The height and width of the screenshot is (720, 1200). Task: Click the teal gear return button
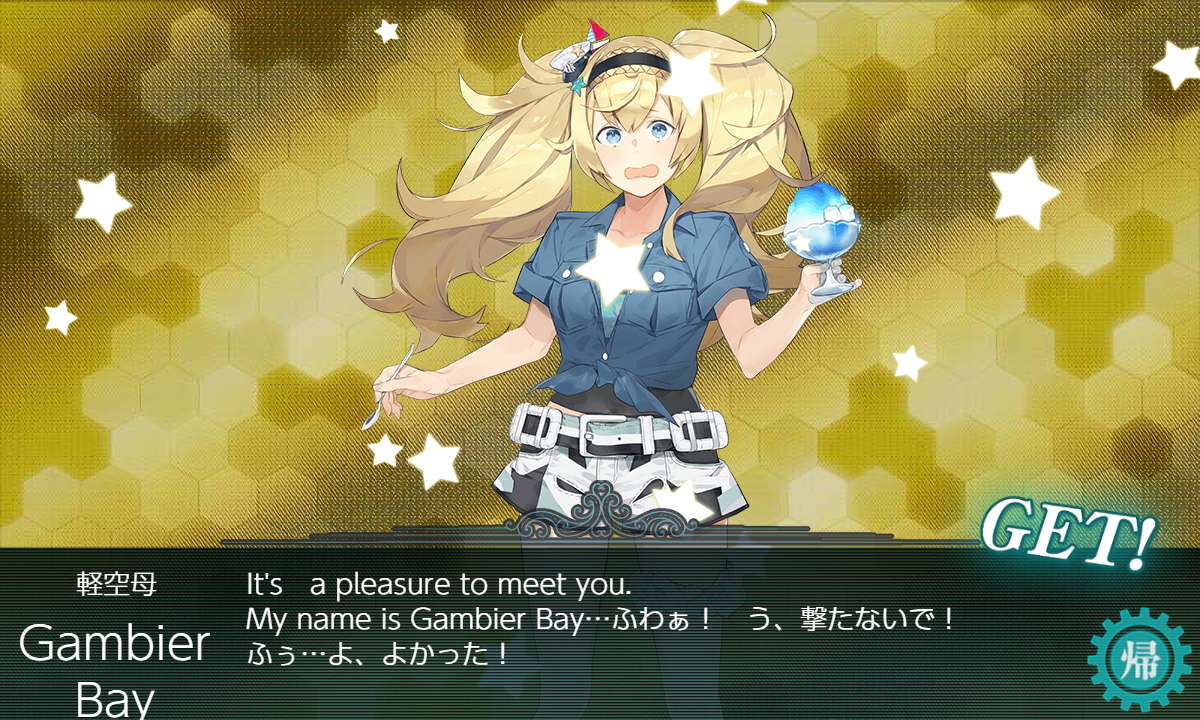(1142, 661)
